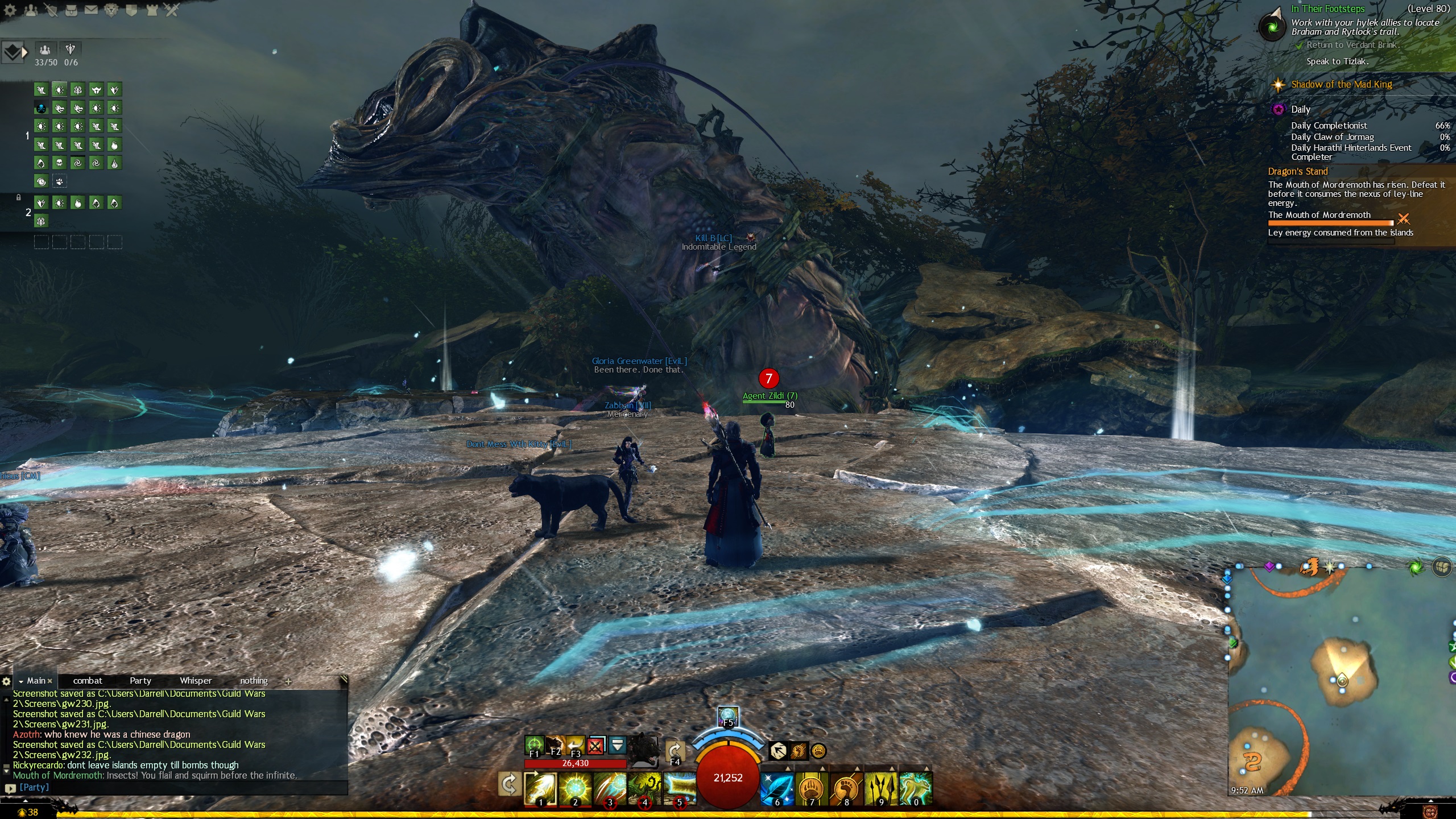Open the lion head trading post icon
This screenshot has height=819, width=1456.
coord(111,10)
